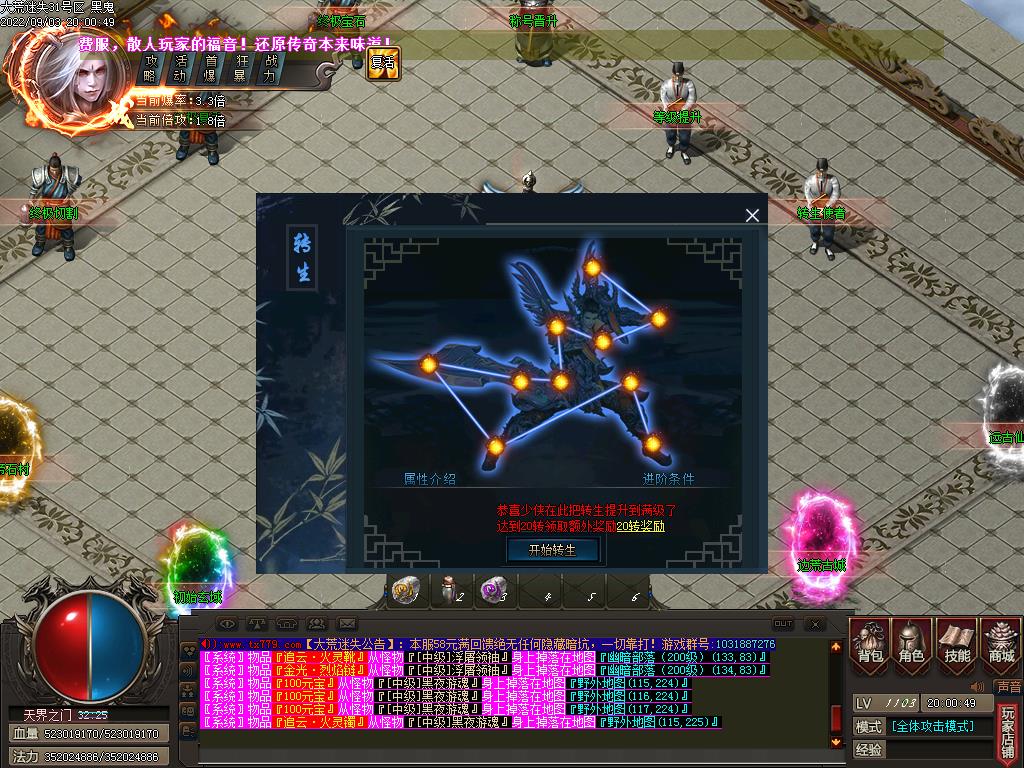This screenshot has height=768, width=1024.
Task: Toggle the 声音 sound button
Action: (1009, 687)
